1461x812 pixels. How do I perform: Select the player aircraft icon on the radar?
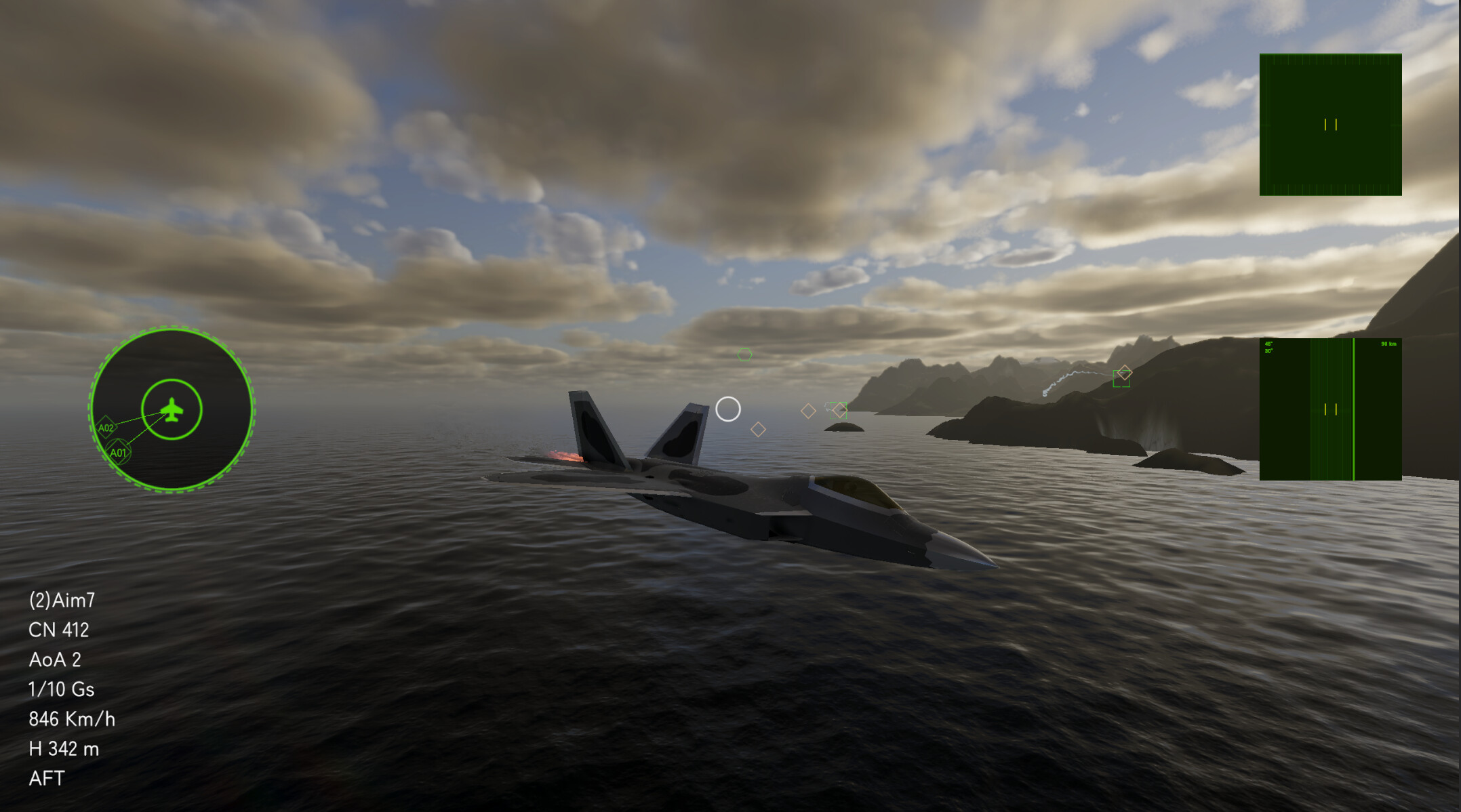click(171, 408)
